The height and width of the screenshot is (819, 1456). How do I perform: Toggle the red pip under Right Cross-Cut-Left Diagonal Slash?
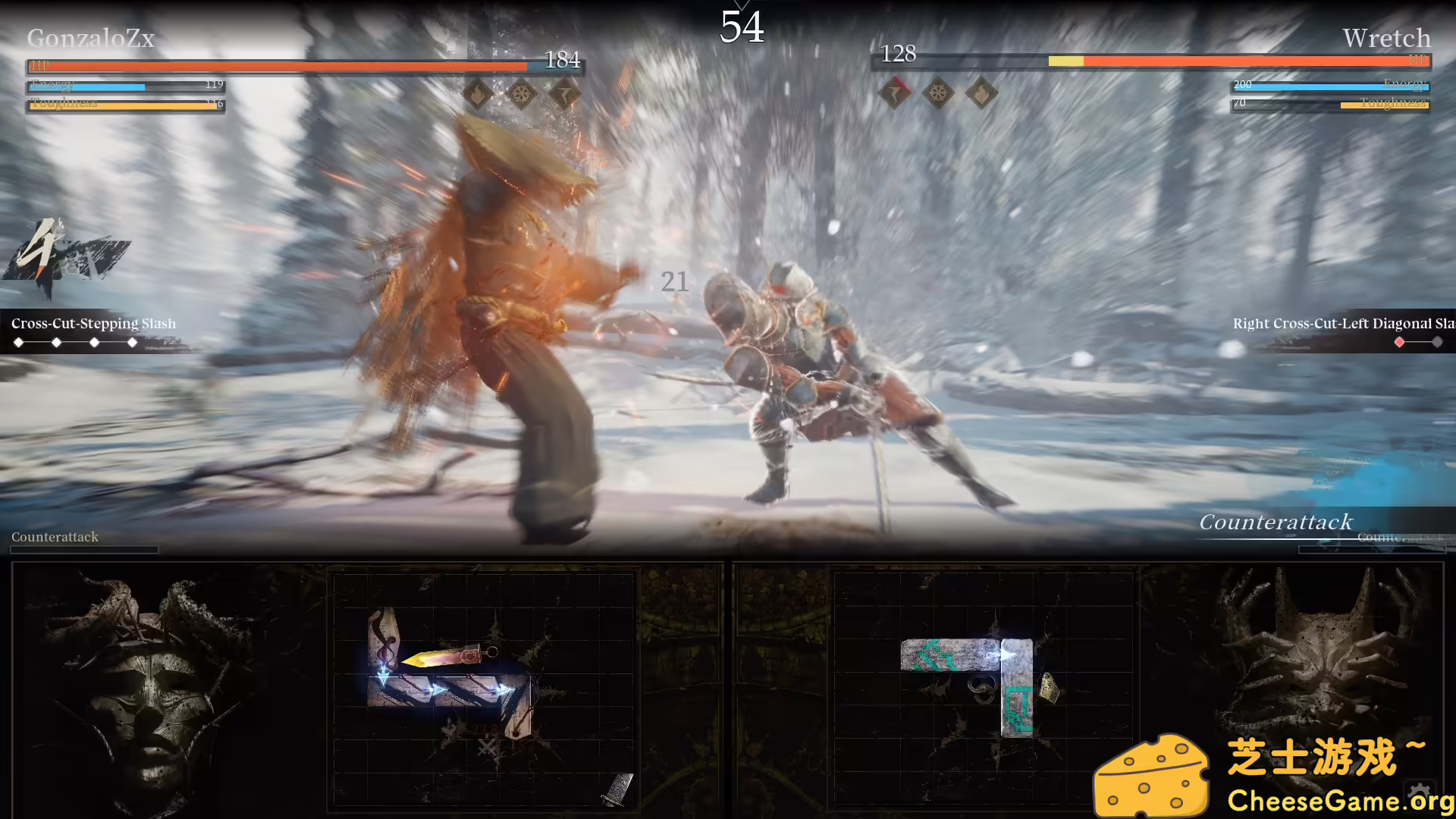coord(1399,342)
